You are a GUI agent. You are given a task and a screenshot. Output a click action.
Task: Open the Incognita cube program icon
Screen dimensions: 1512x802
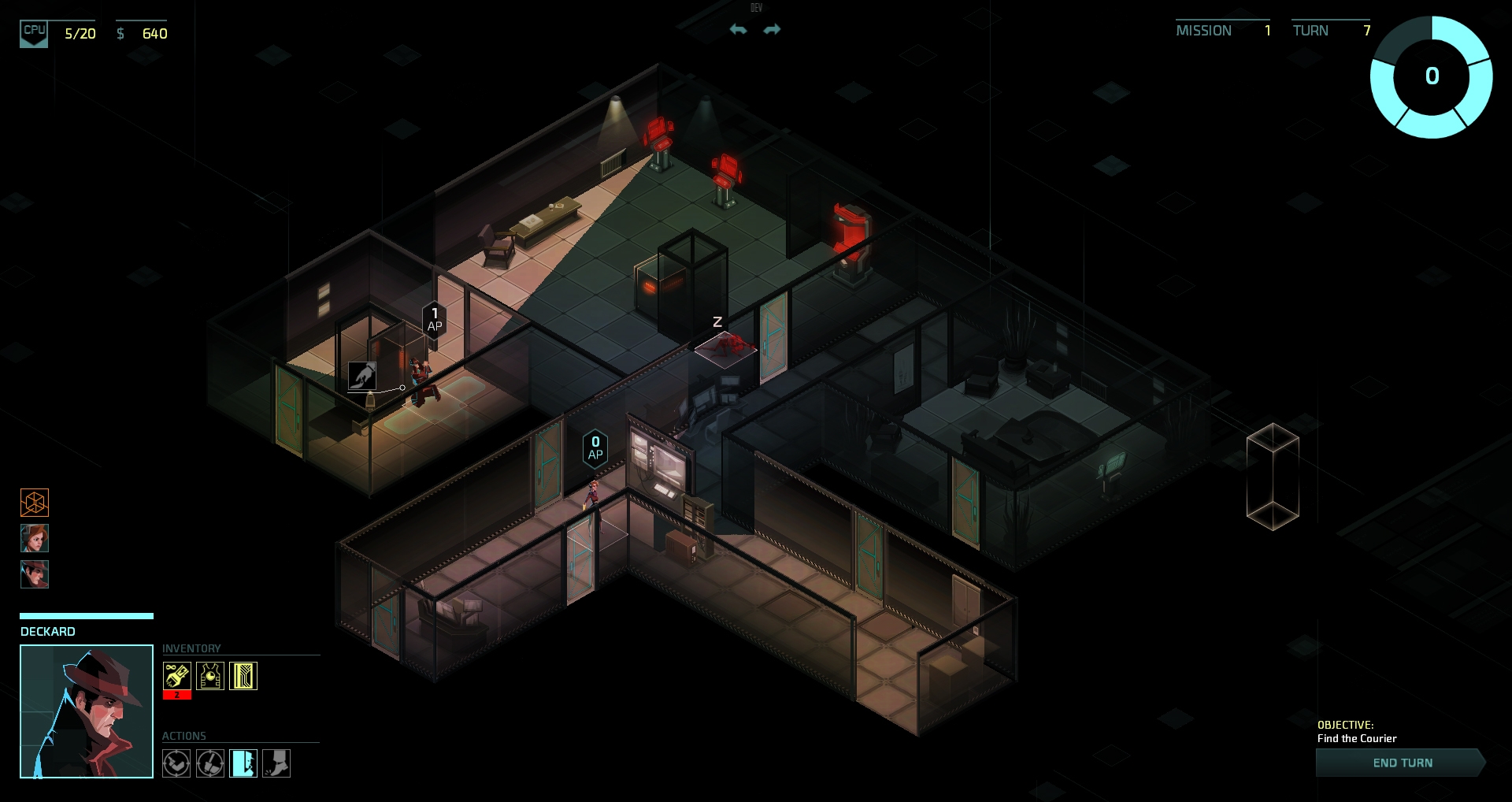[35, 503]
